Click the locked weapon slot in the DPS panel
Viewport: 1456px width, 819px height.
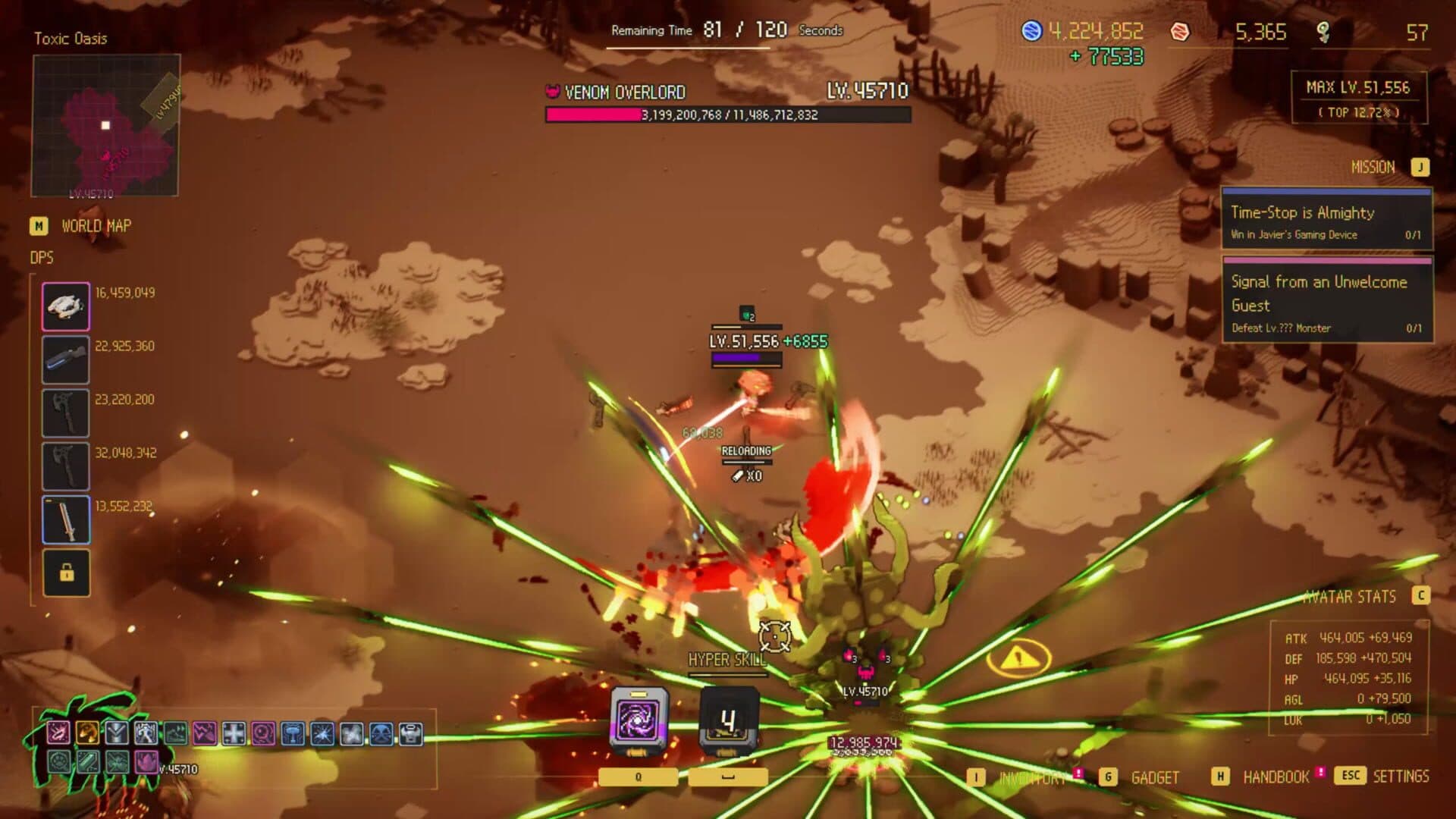point(66,573)
